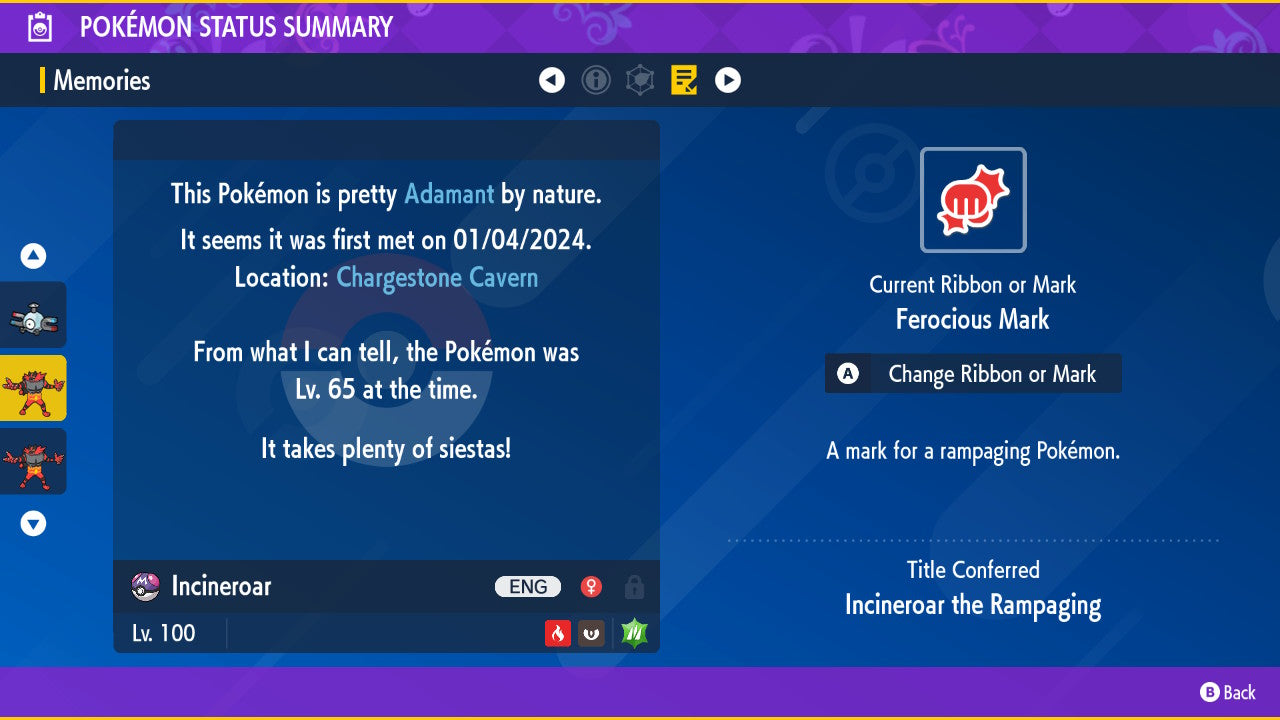Go to the previous summary page arrow
The height and width of the screenshot is (720, 1280).
click(552, 80)
